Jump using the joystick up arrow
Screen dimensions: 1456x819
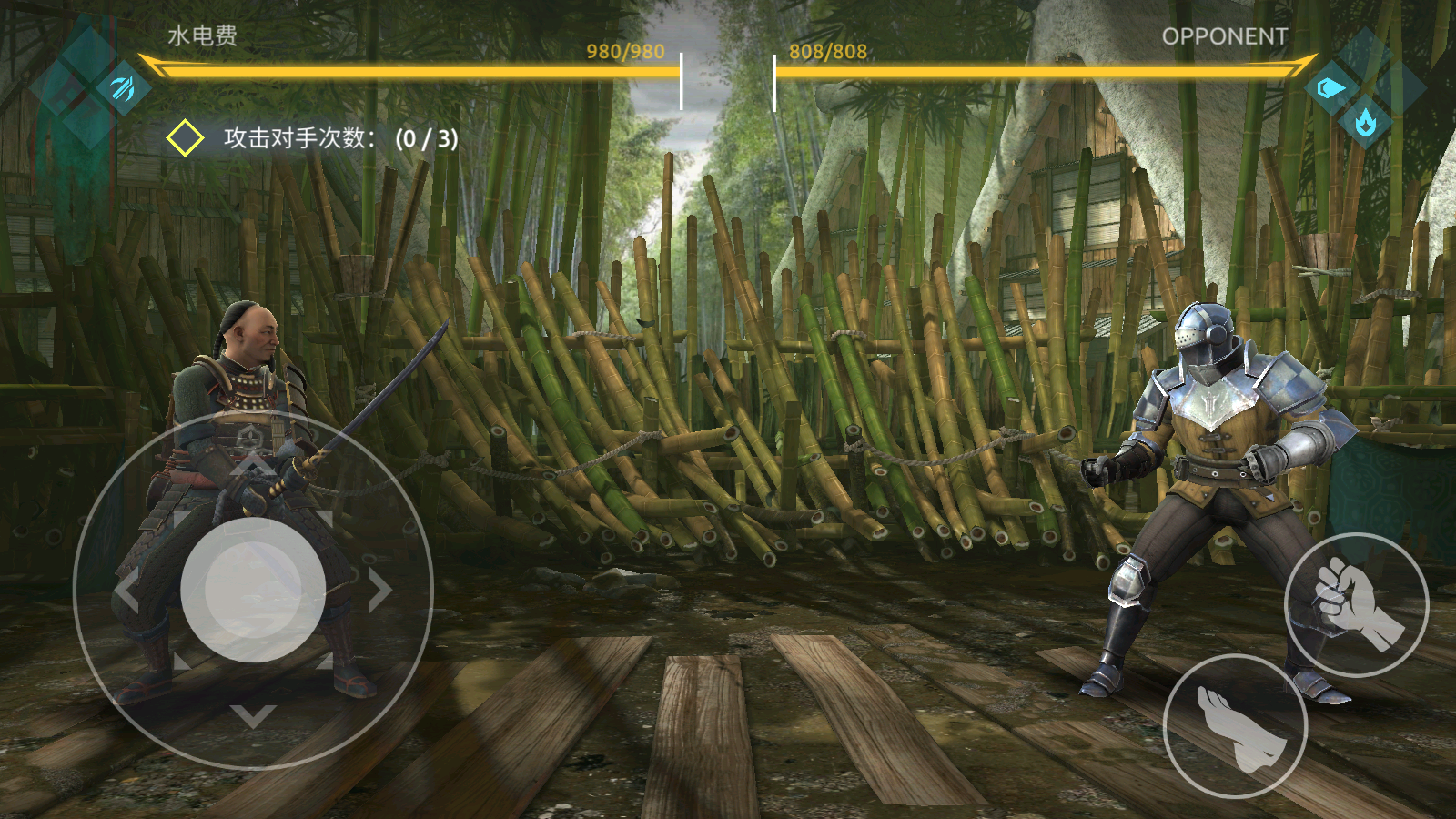tap(253, 465)
